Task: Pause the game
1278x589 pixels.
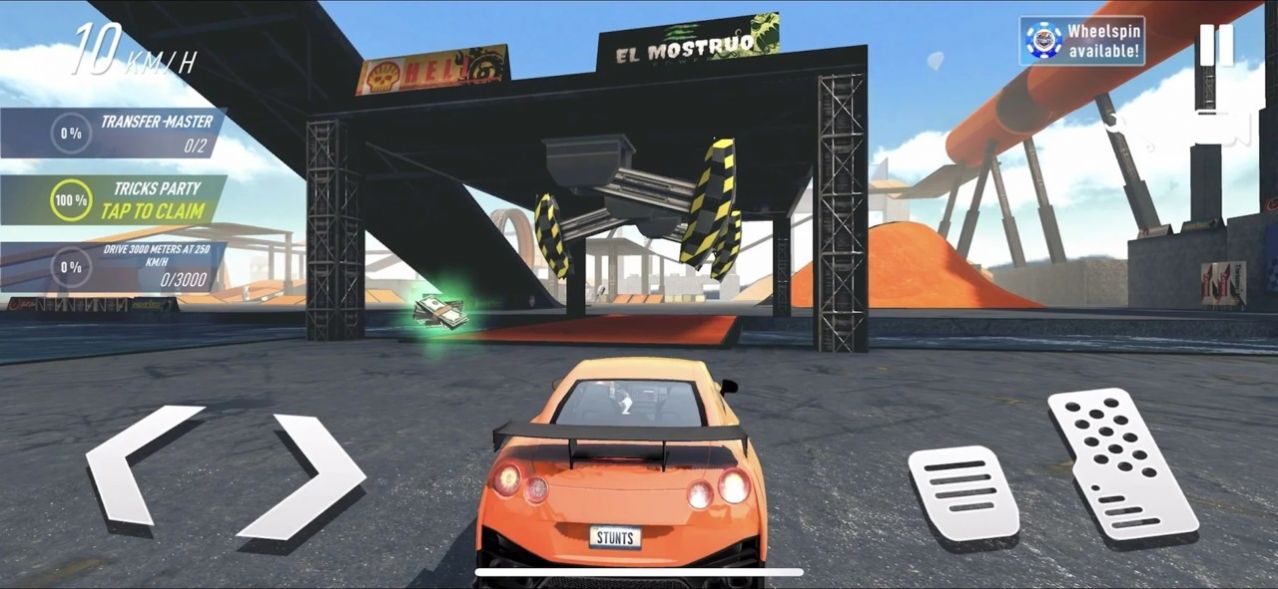Action: point(1216,45)
